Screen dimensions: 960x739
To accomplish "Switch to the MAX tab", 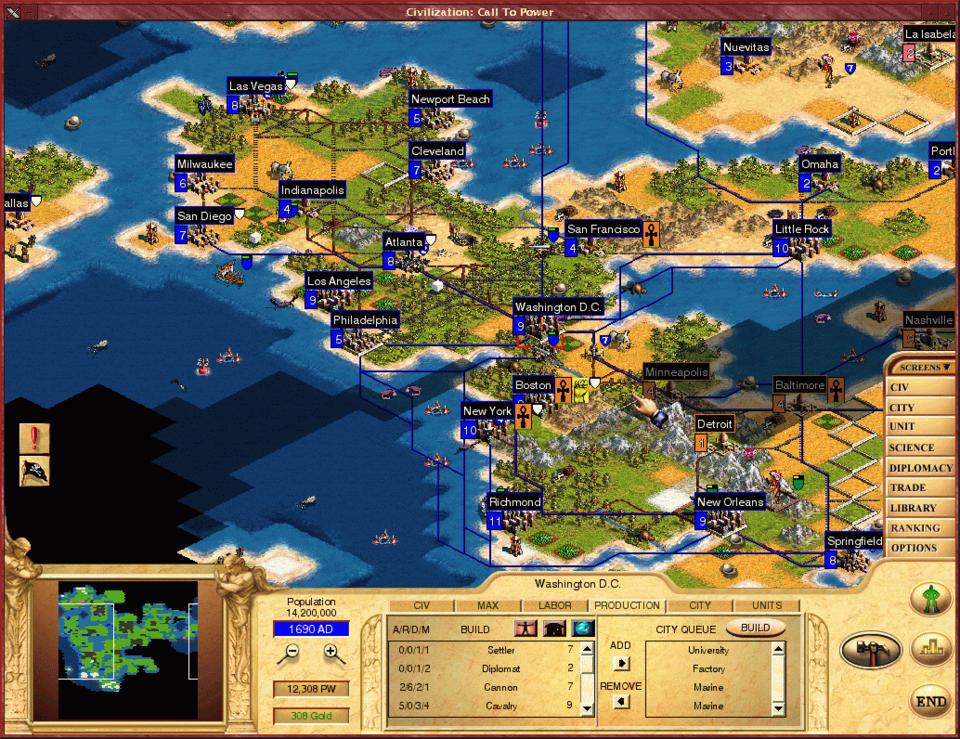I will coord(487,605).
